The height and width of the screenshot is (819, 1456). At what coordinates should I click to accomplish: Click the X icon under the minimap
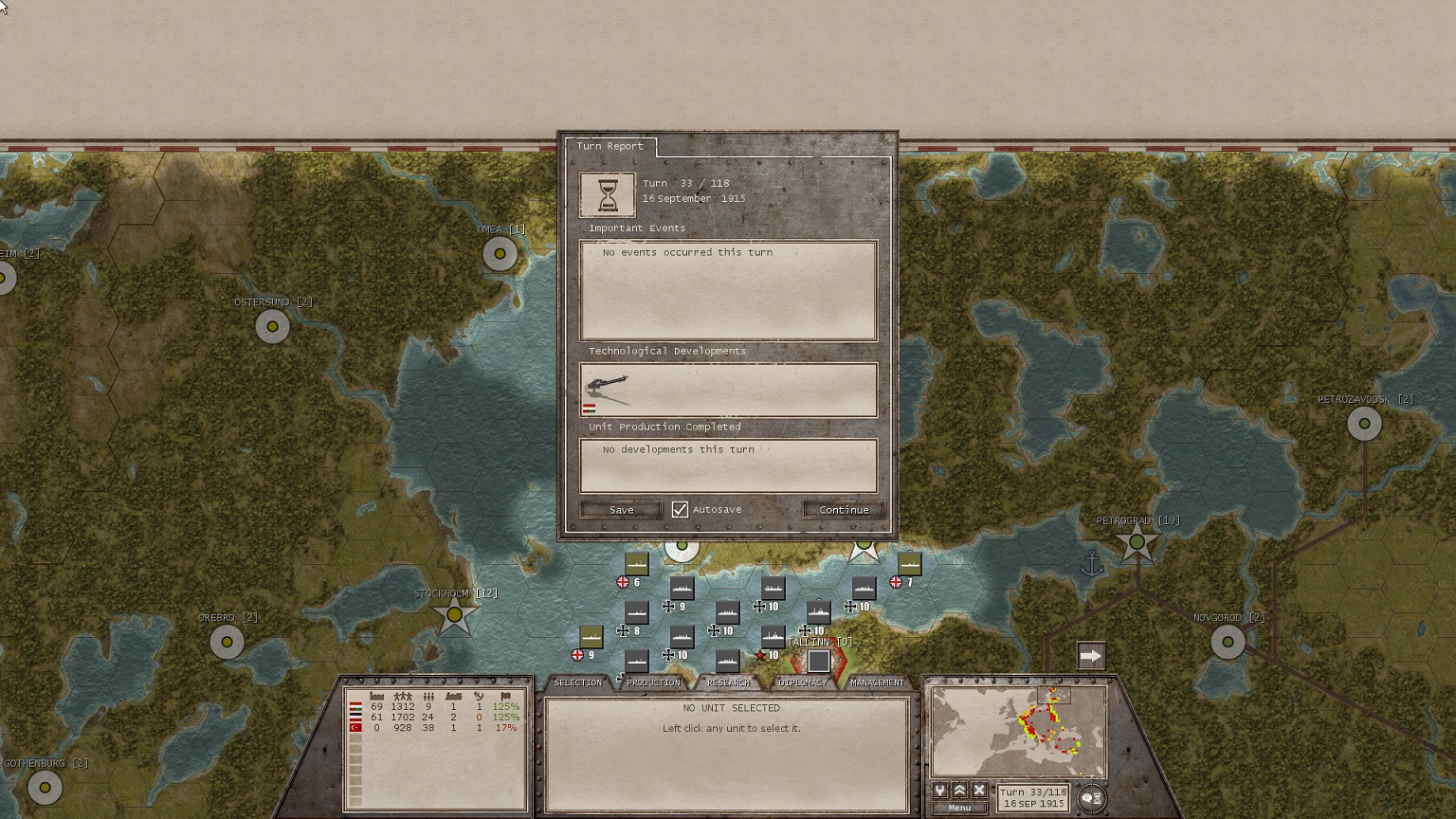coord(979,791)
